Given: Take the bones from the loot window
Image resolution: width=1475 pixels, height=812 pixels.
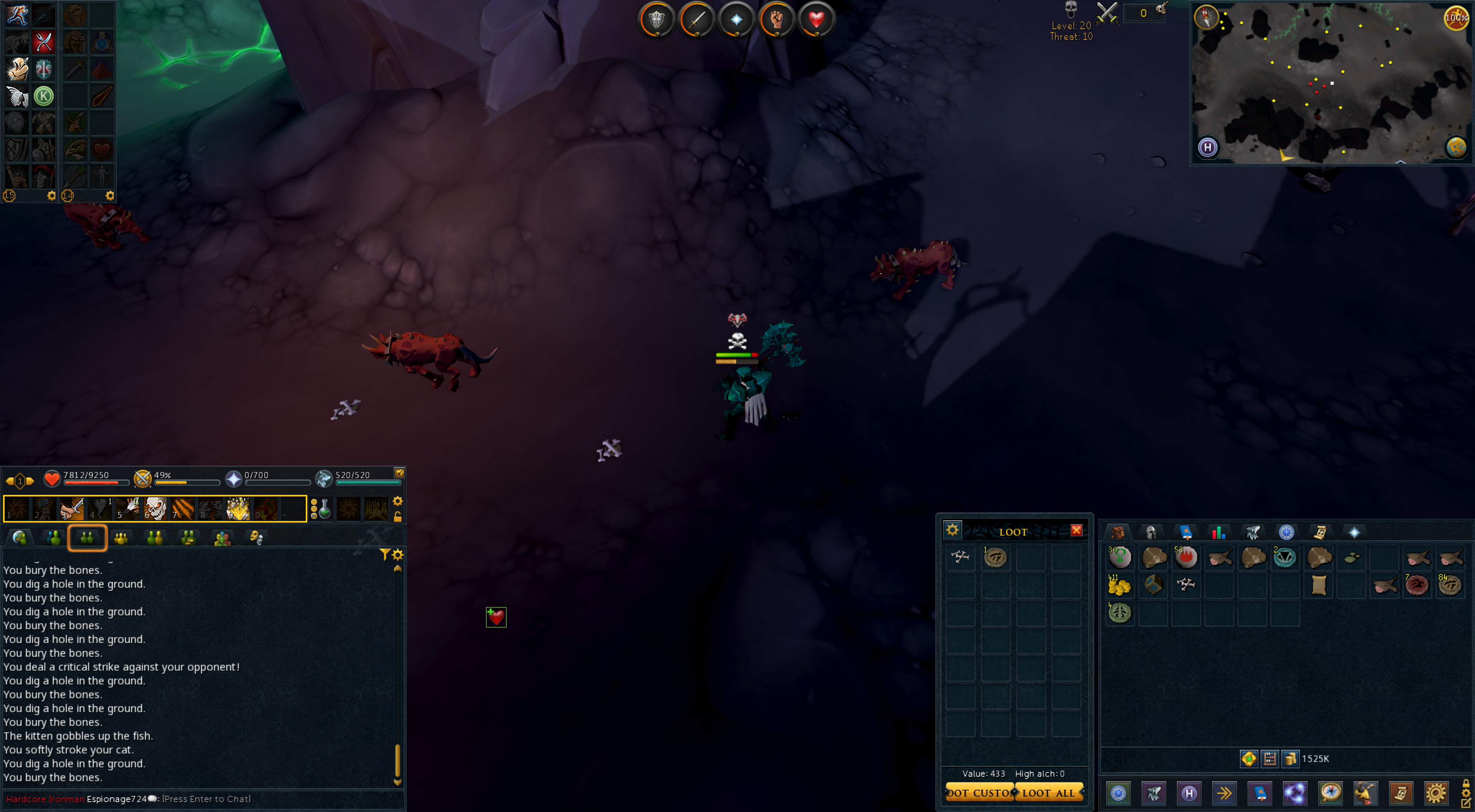Looking at the screenshot, I should (x=960, y=557).
